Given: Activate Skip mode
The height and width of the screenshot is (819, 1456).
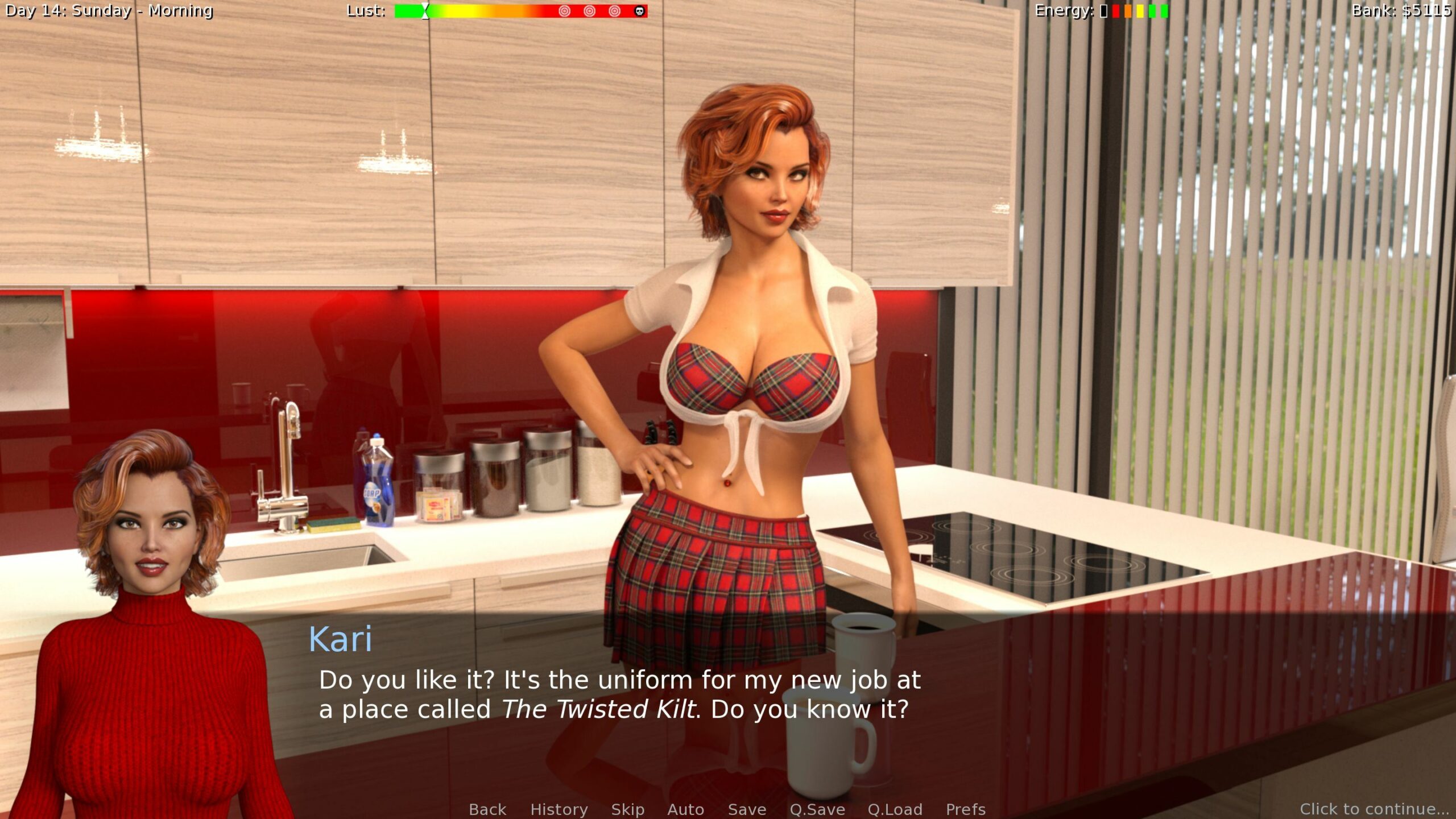Looking at the screenshot, I should [x=628, y=809].
